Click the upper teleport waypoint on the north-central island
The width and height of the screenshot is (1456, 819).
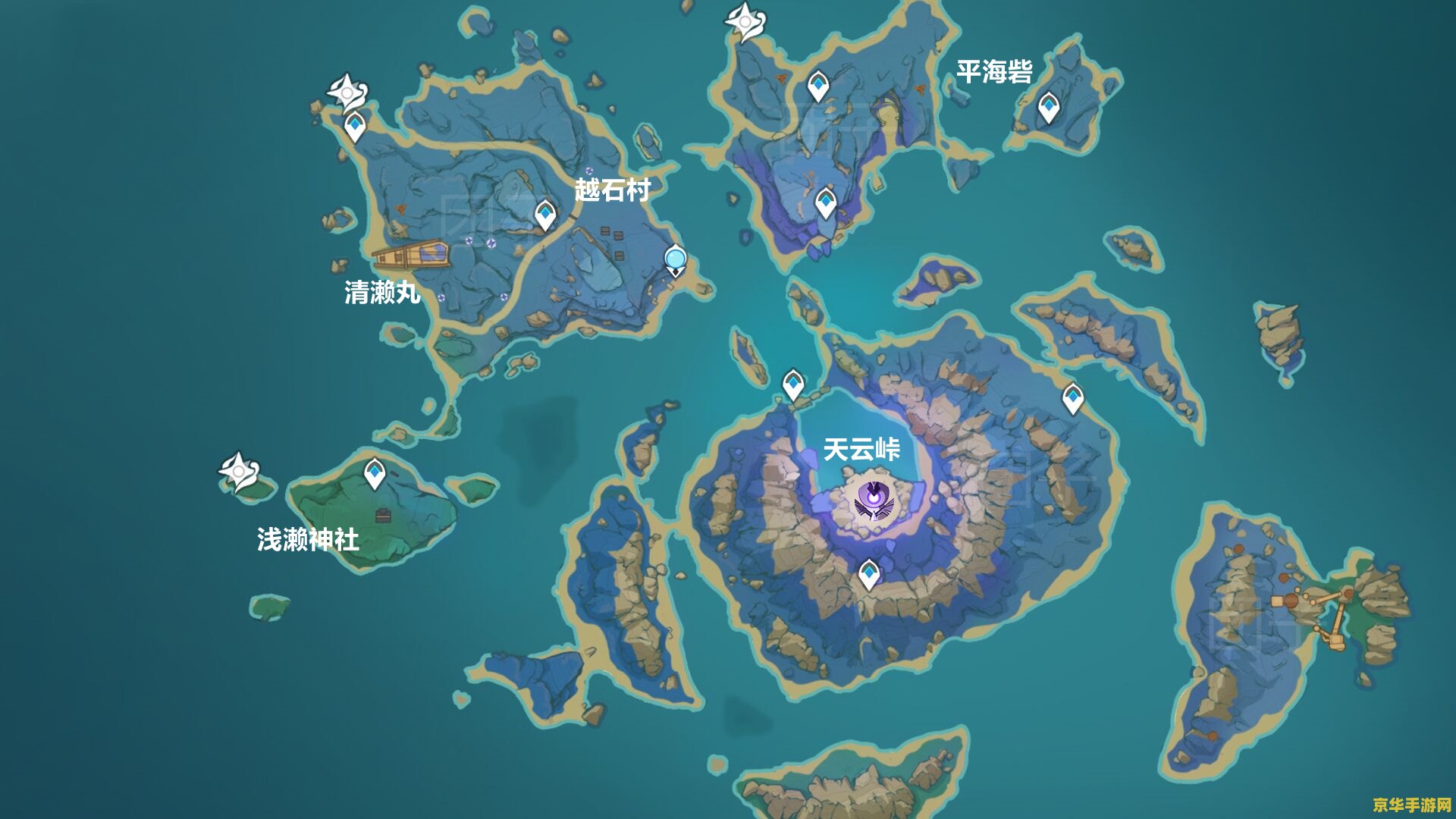[818, 83]
